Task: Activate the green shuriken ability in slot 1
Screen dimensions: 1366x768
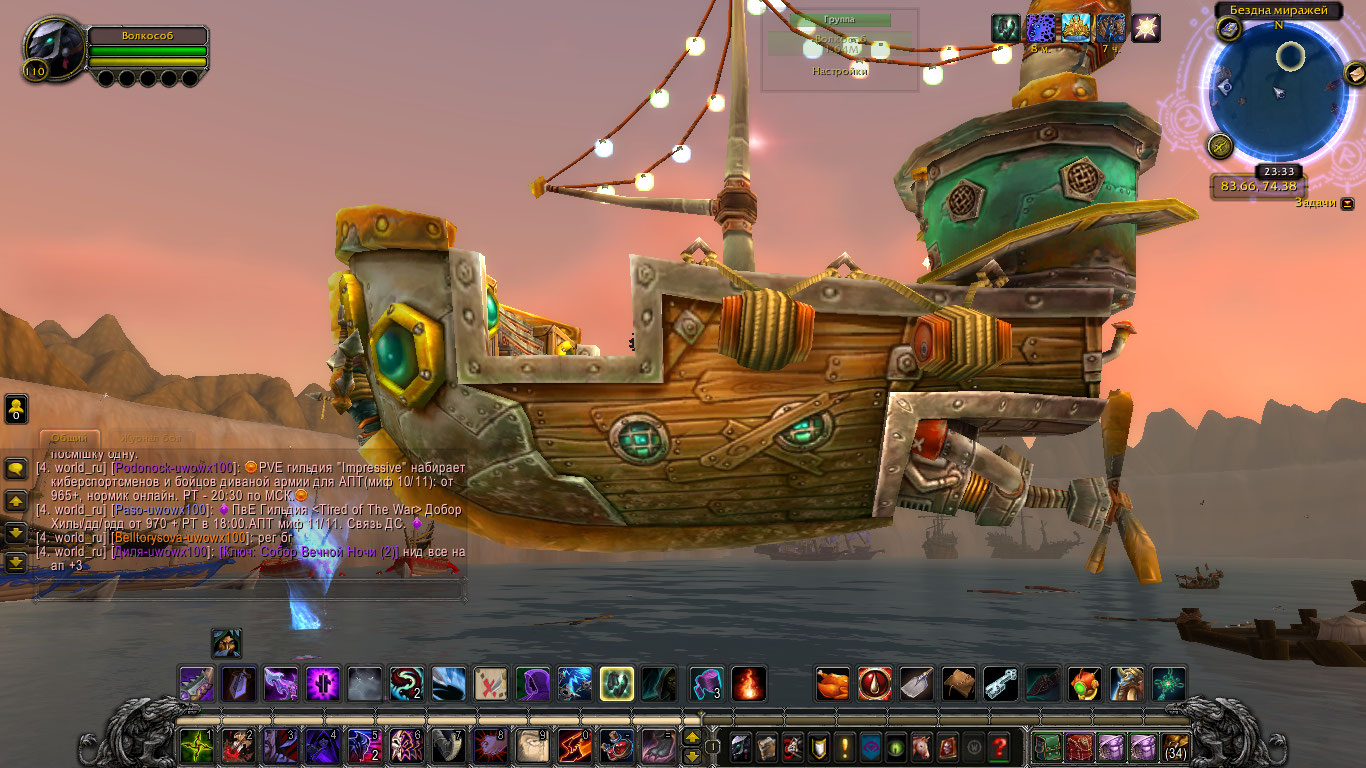Action: click(x=196, y=746)
